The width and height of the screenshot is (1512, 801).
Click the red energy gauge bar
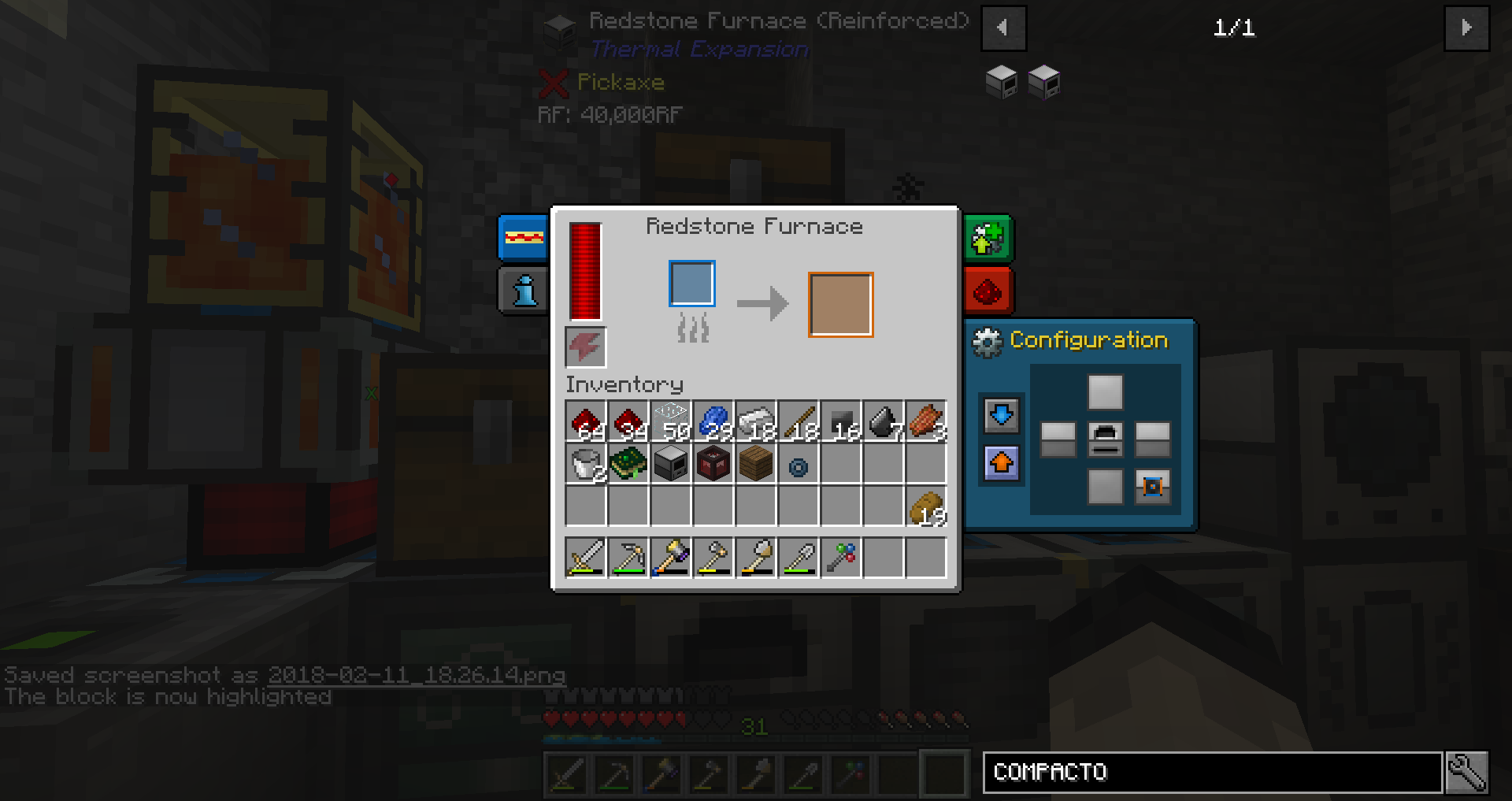tap(584, 272)
